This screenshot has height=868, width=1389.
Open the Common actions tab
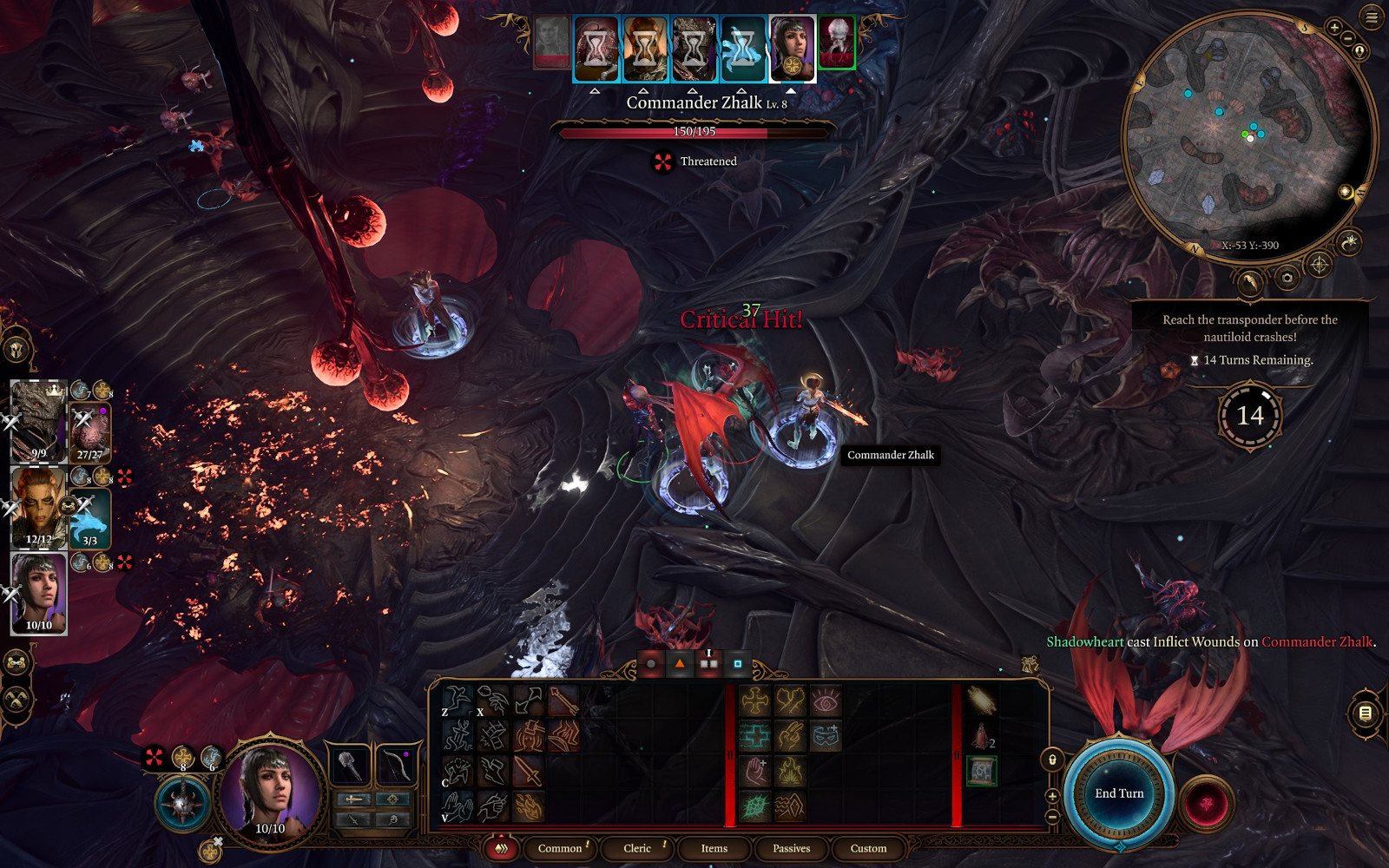point(560,848)
